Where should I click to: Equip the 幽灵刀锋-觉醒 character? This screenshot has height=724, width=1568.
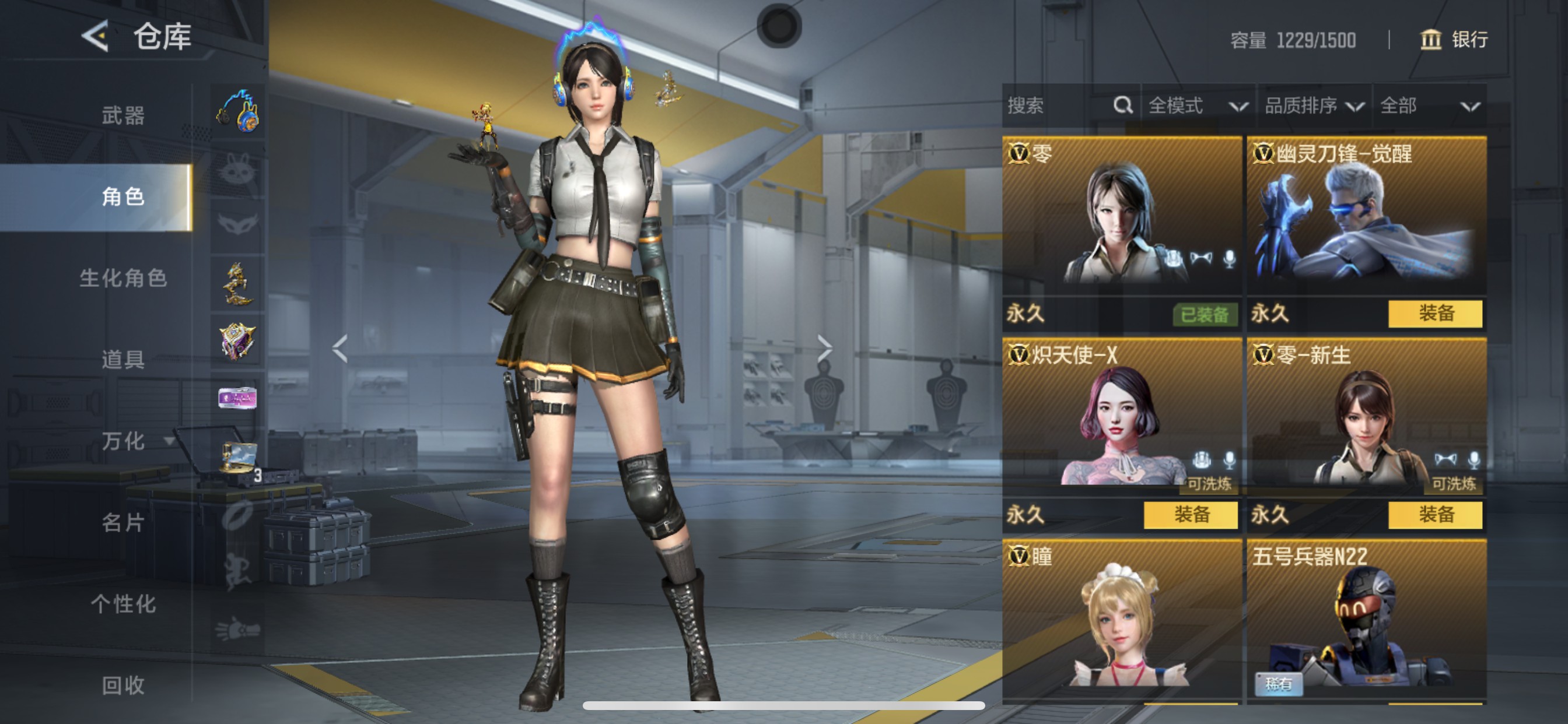1434,314
